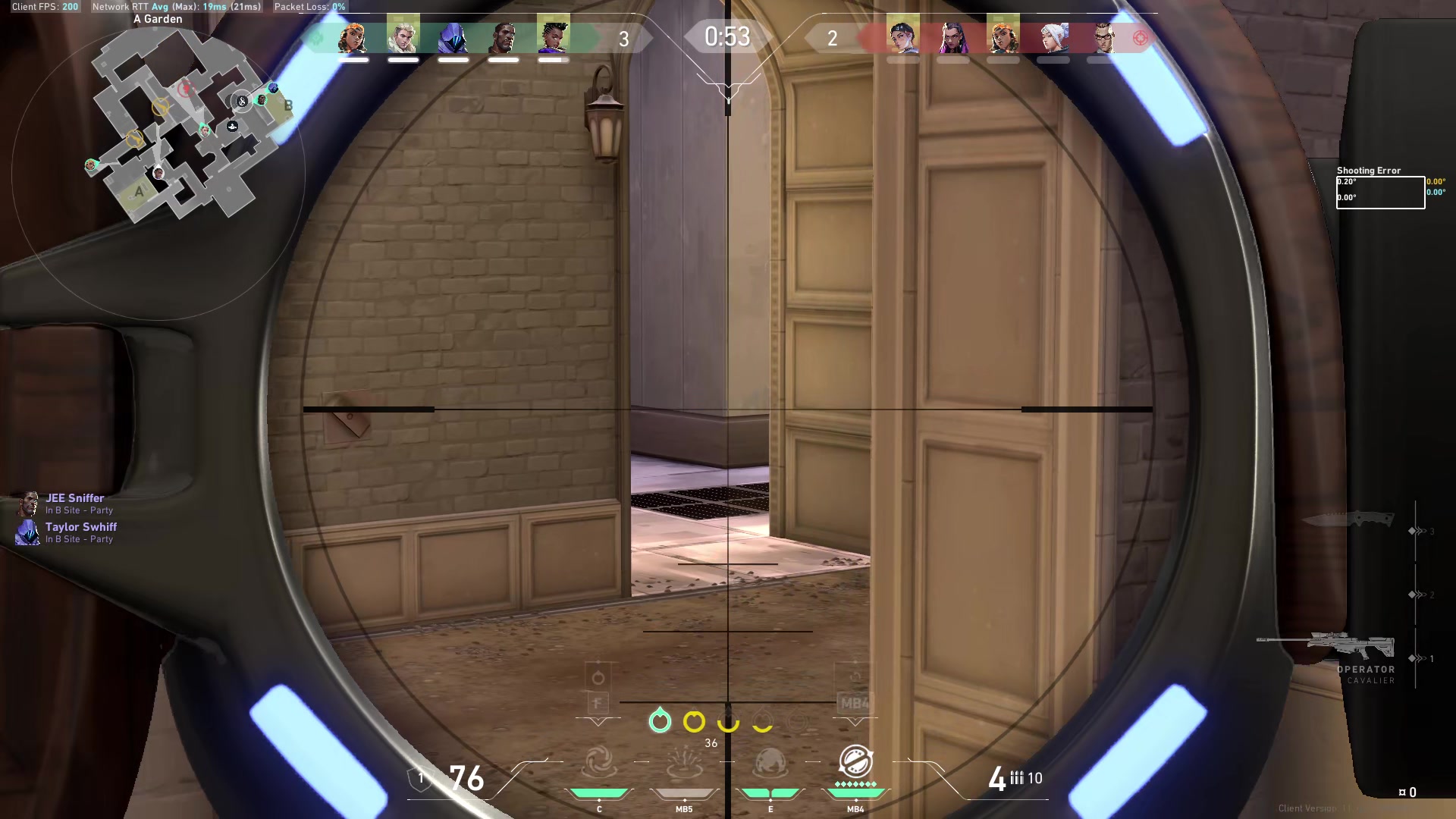Click the weapon slot 2 chevron marker
The height and width of the screenshot is (819, 1456).
pos(1415,594)
